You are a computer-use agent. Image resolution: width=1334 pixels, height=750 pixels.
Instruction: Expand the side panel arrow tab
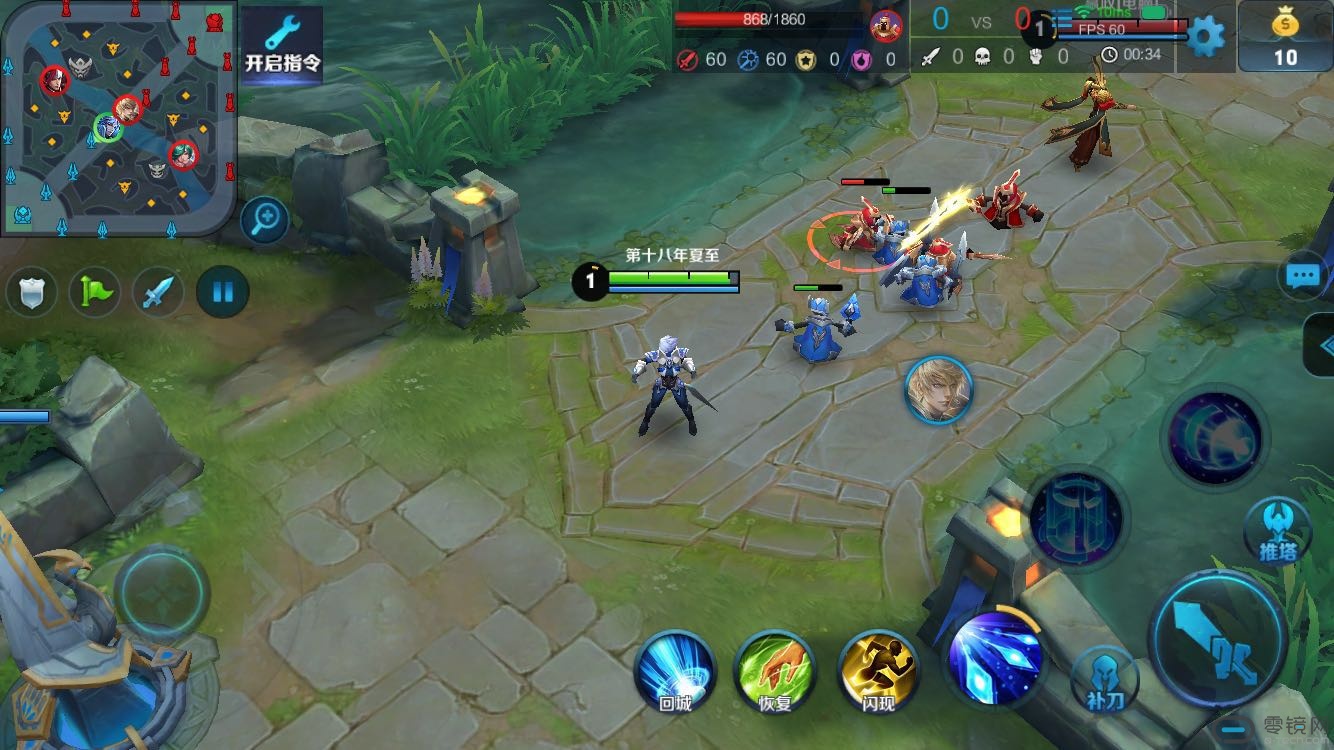click(x=1322, y=345)
